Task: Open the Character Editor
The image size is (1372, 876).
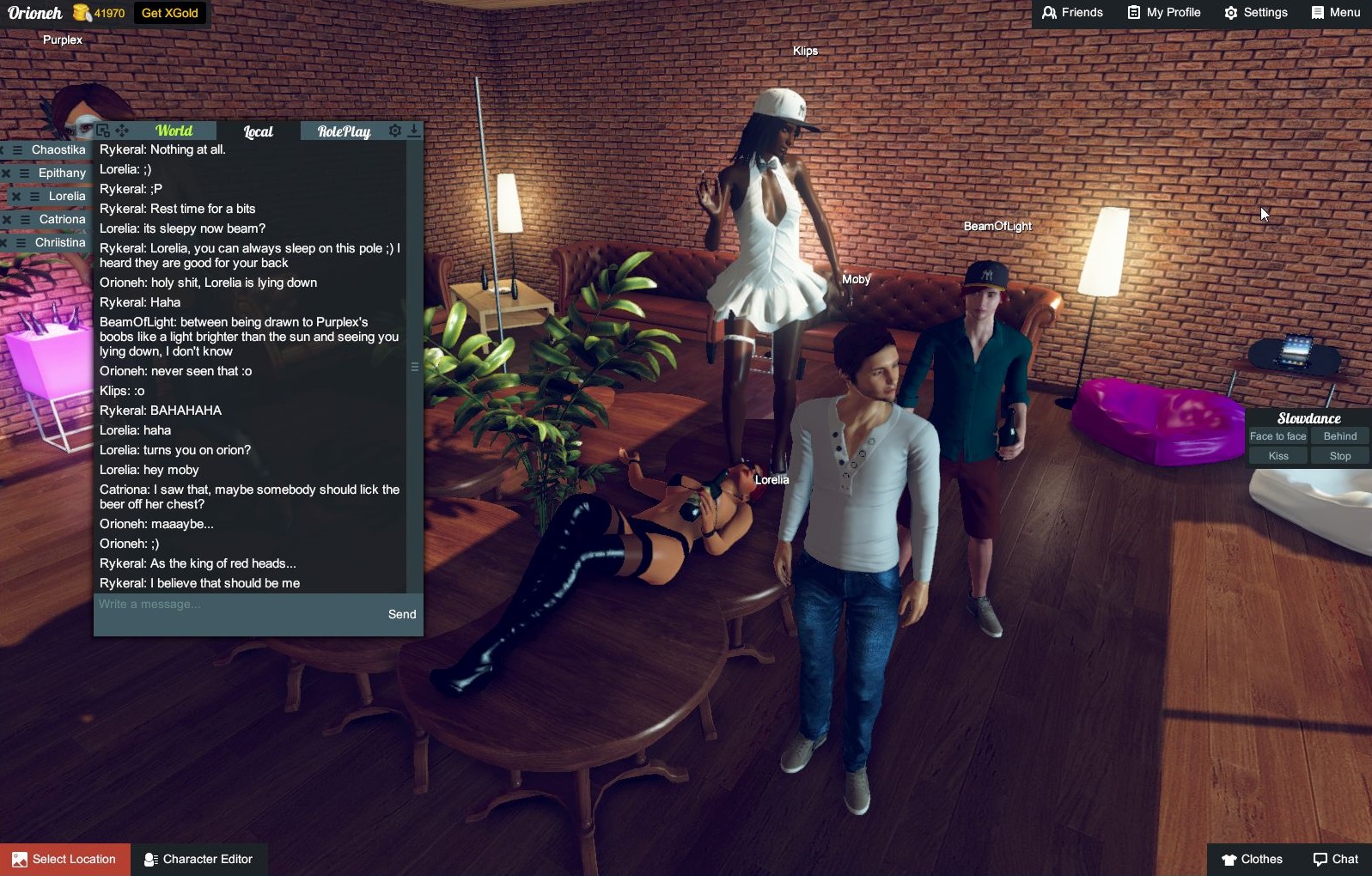Action: tap(198, 859)
